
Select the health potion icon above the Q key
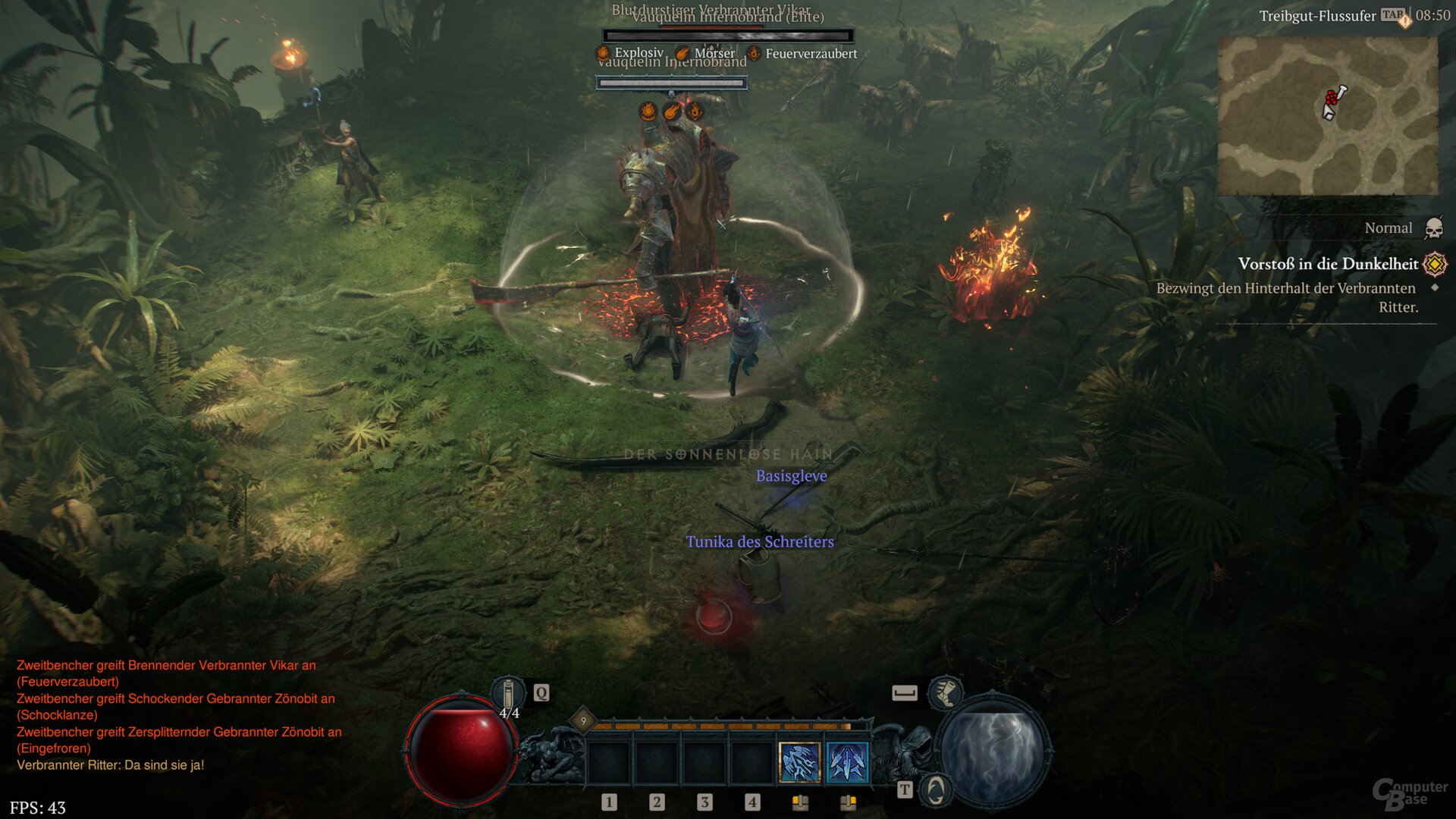(509, 692)
